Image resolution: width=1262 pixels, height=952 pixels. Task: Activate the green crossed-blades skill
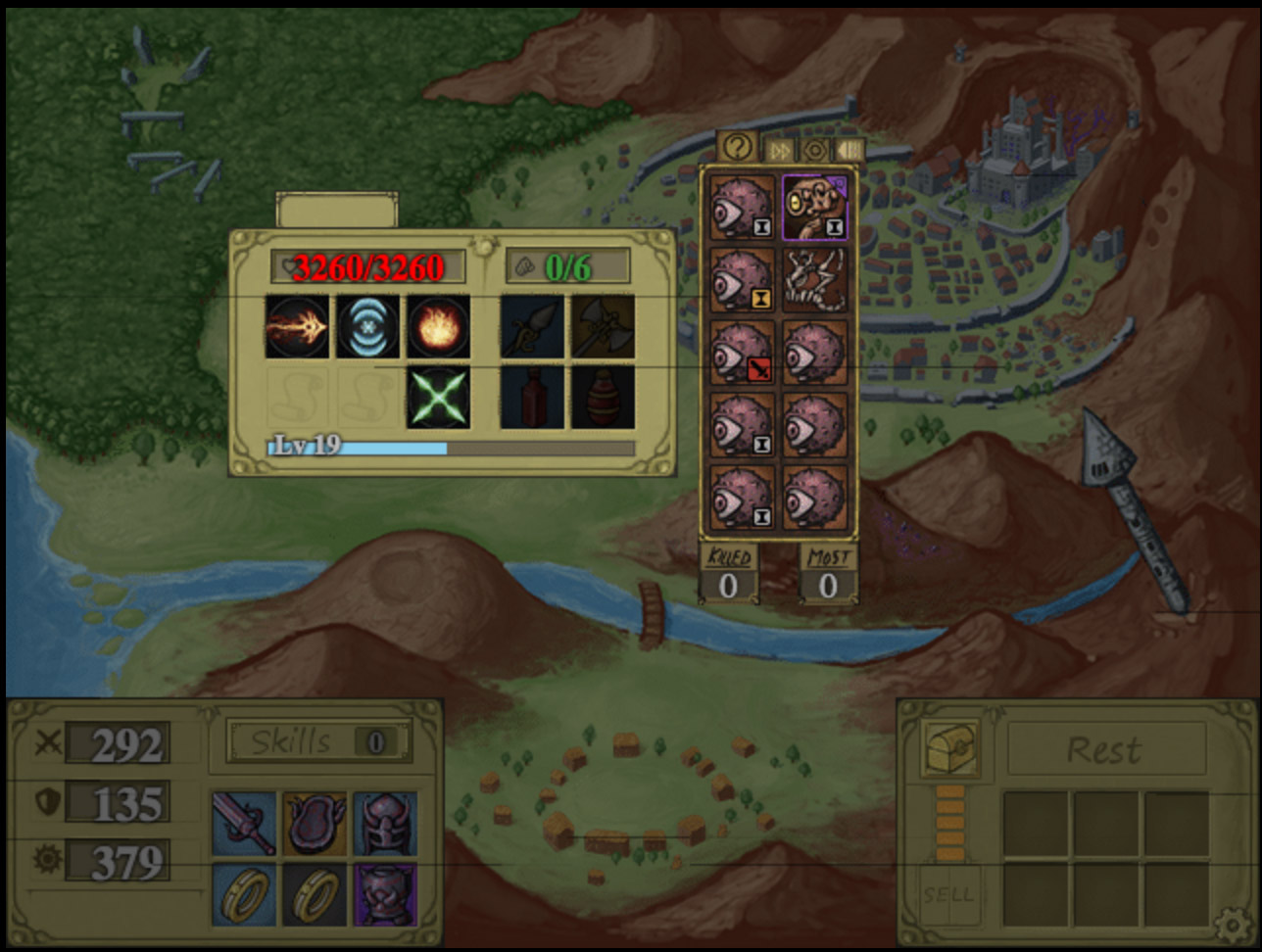click(438, 398)
